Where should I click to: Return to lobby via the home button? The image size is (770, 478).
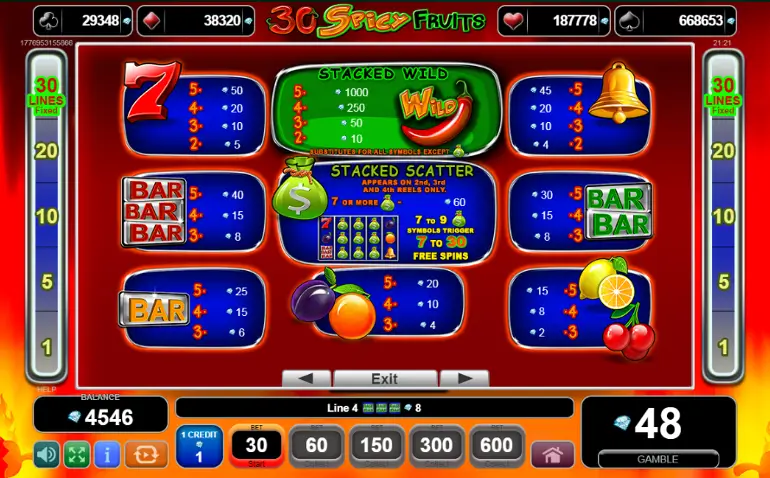553,454
